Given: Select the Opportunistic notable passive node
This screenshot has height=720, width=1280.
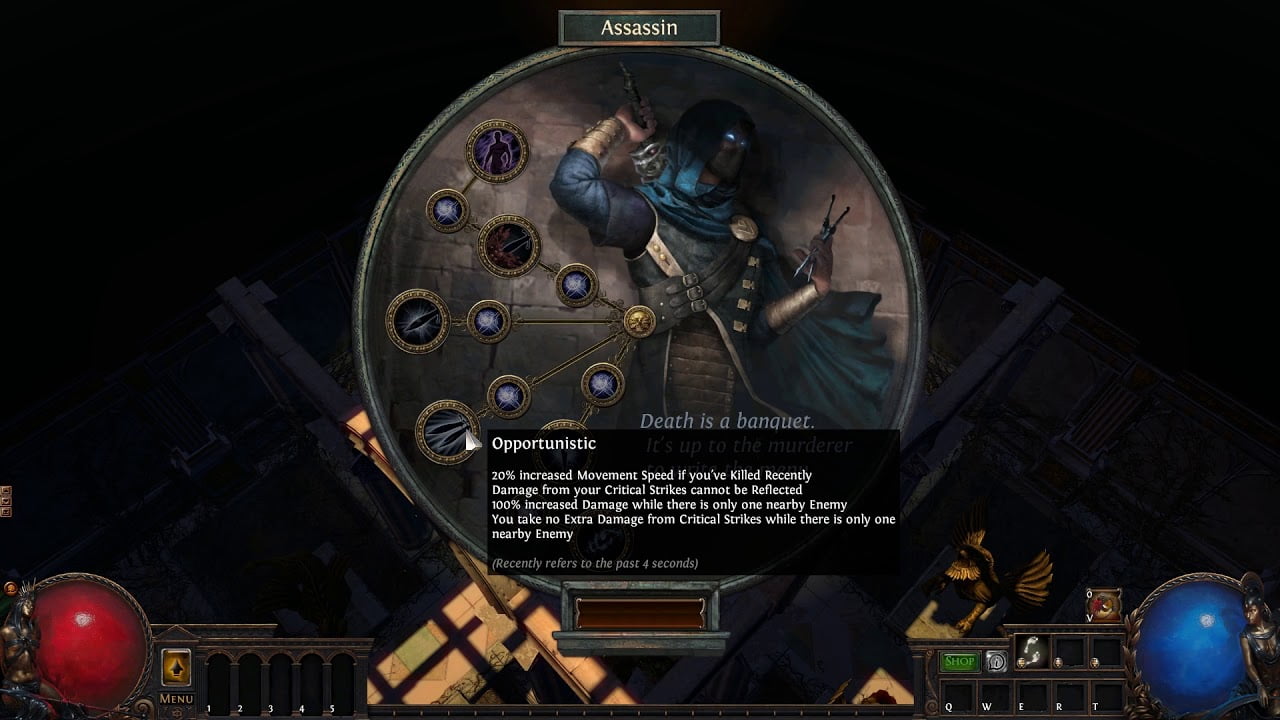Looking at the screenshot, I should [446, 431].
